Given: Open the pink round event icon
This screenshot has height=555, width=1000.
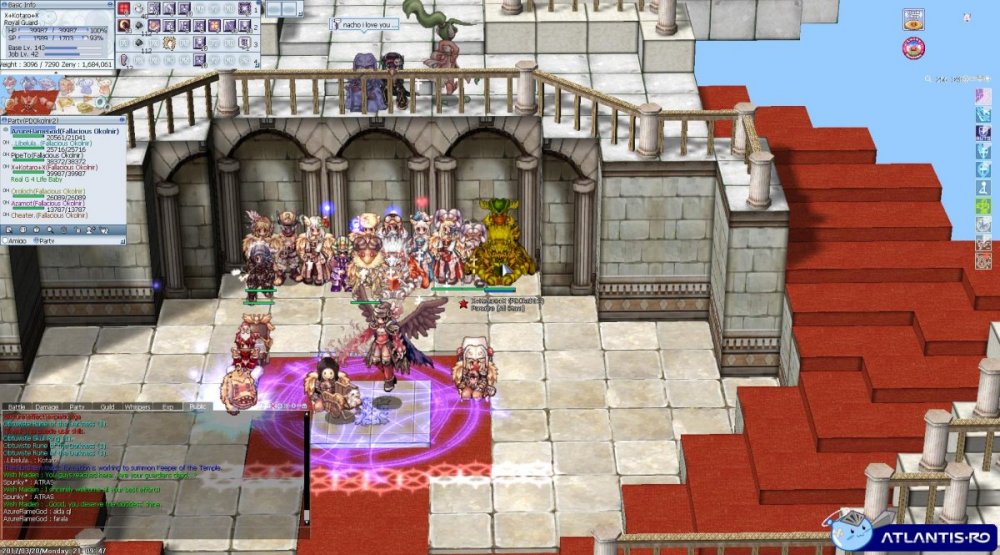Looking at the screenshot, I should 913,47.
